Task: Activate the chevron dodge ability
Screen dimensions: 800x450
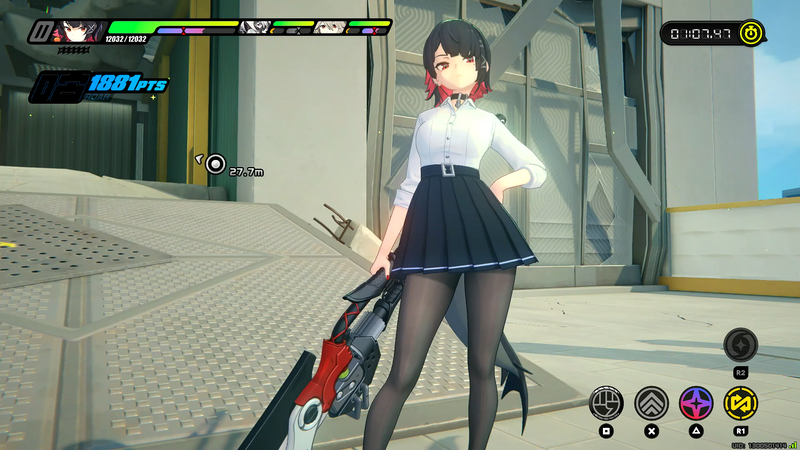Action: point(651,403)
